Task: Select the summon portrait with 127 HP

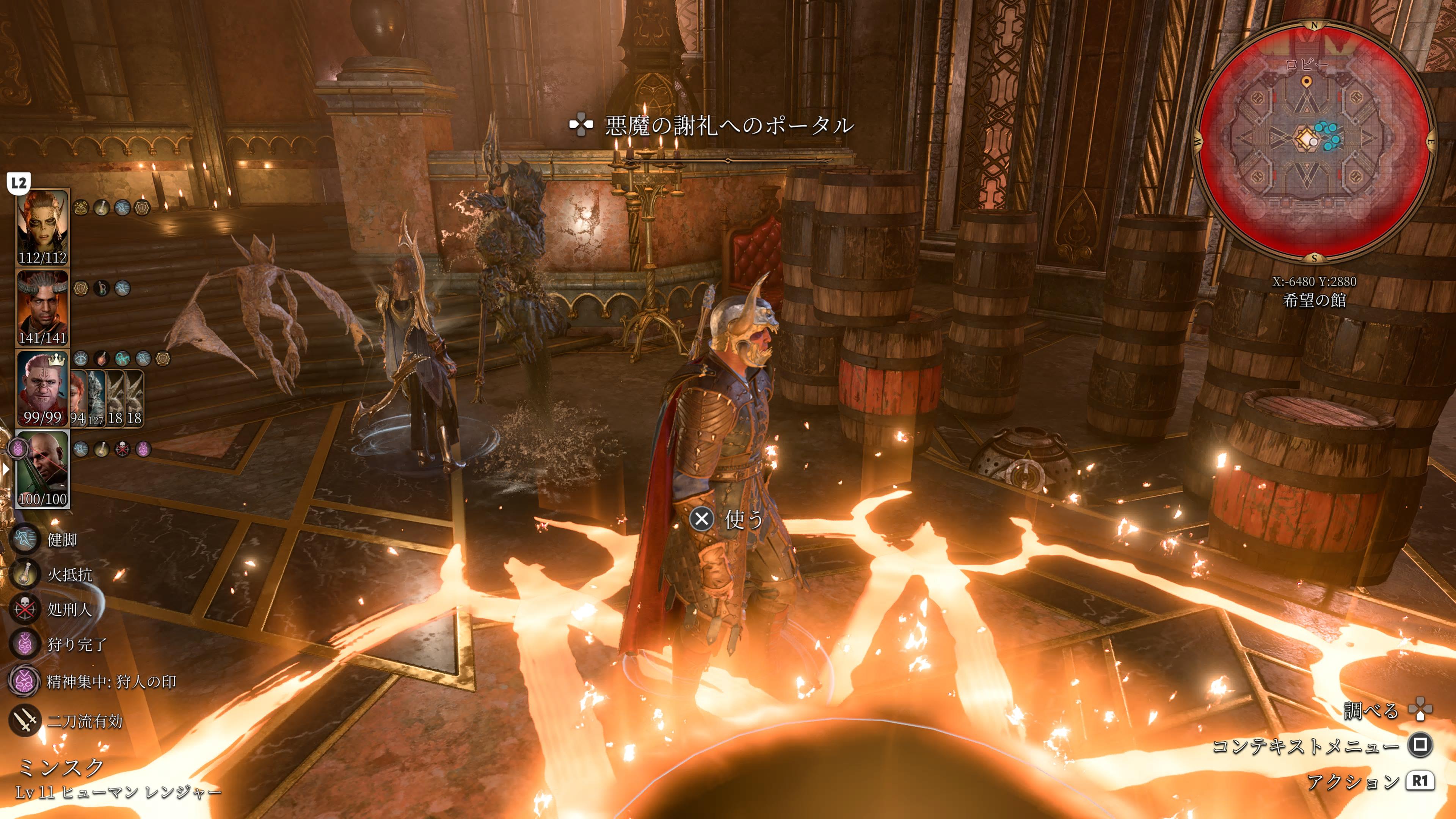Action: pyautogui.click(x=96, y=399)
